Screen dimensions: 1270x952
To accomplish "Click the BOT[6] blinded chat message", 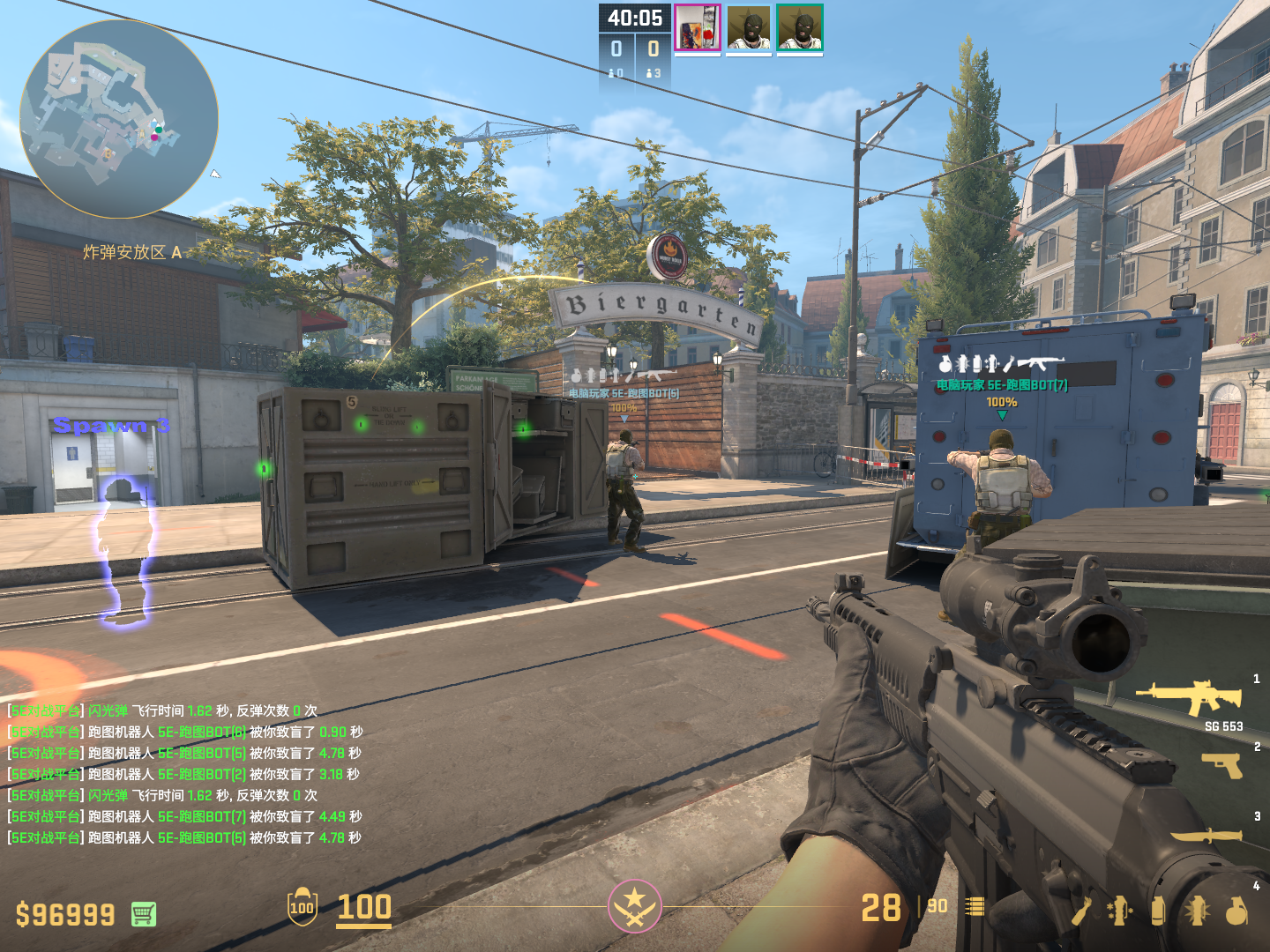I will point(185,732).
